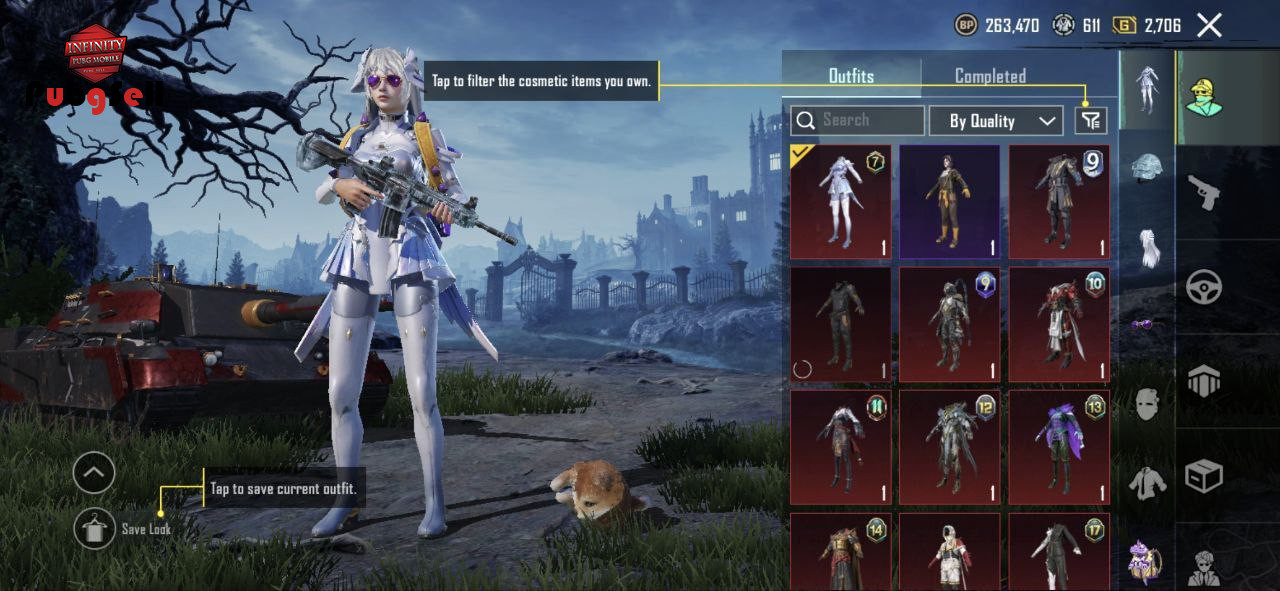Screen dimensions: 1280x591
Task: Select the Outfits tab
Action: coord(851,76)
